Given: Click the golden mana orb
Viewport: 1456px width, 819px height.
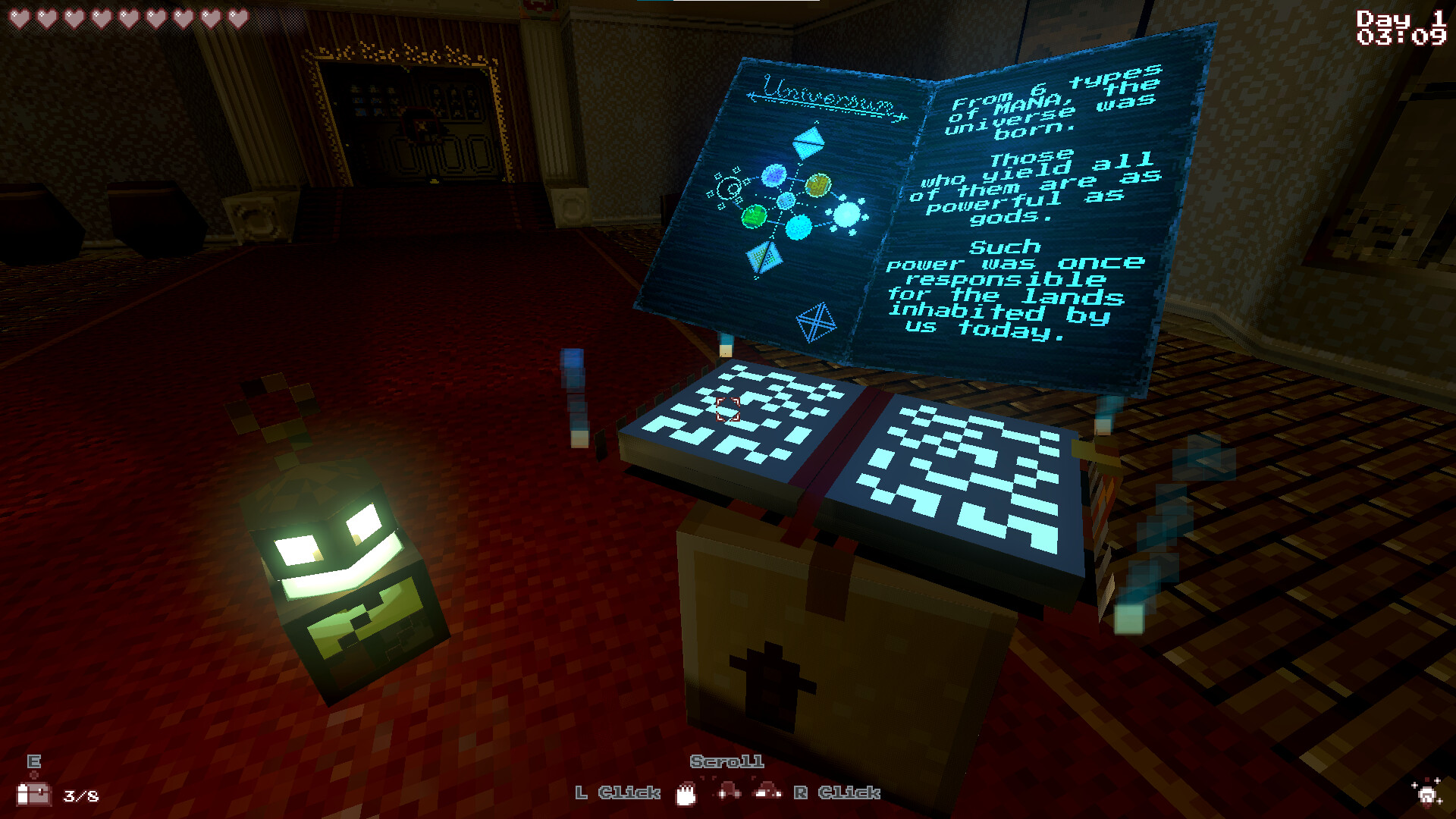Looking at the screenshot, I should 818,186.
